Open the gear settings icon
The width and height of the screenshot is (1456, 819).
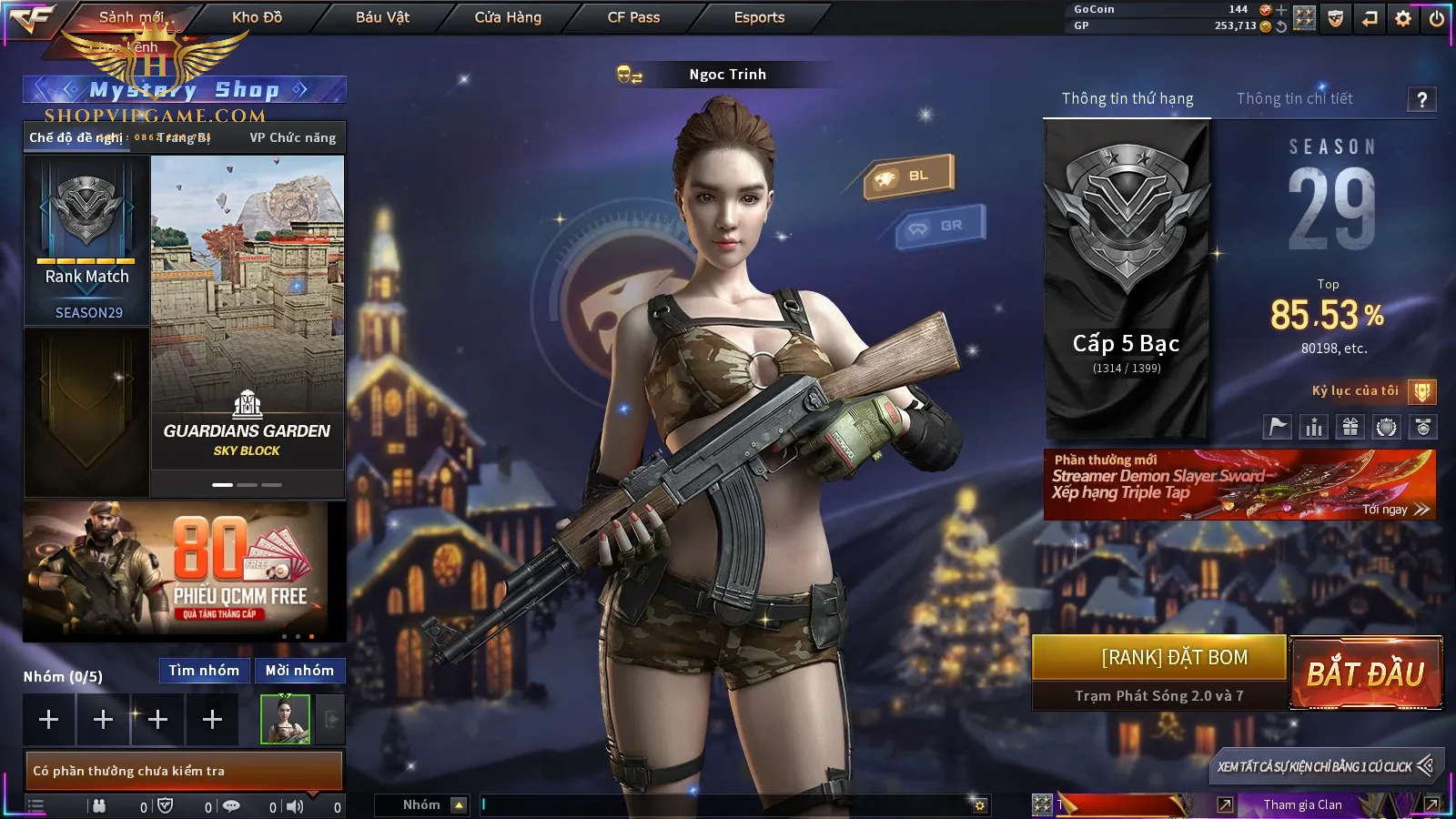coord(1403,18)
